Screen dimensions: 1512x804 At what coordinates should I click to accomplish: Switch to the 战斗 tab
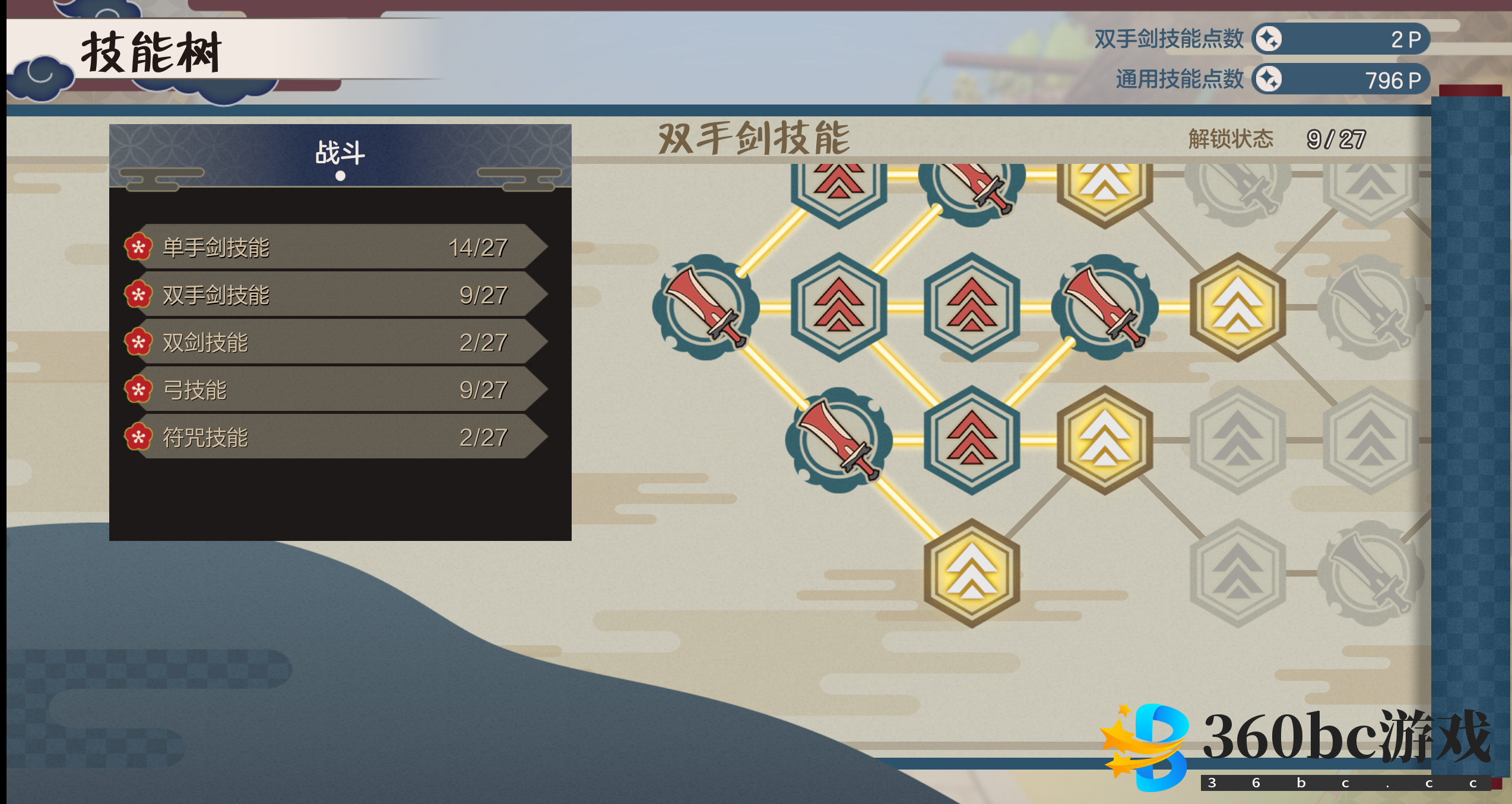pos(340,154)
